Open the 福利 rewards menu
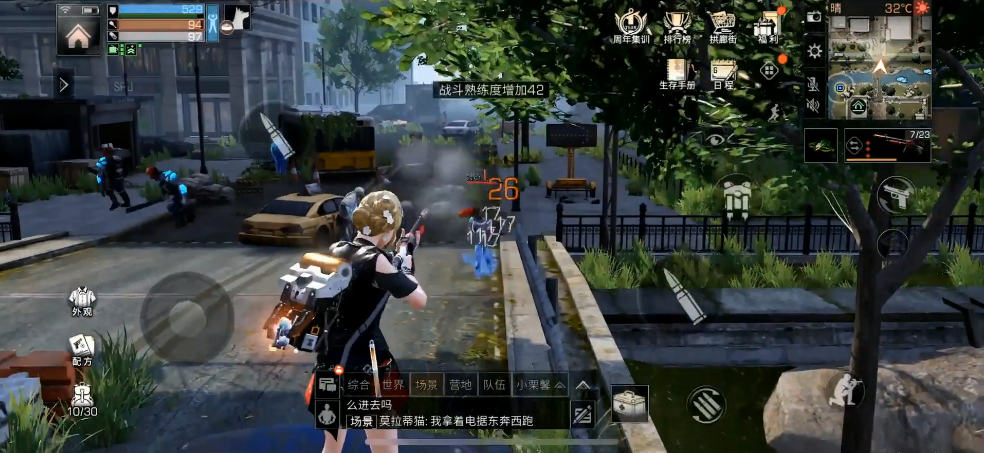Image resolution: width=984 pixels, height=453 pixels. coord(768,28)
